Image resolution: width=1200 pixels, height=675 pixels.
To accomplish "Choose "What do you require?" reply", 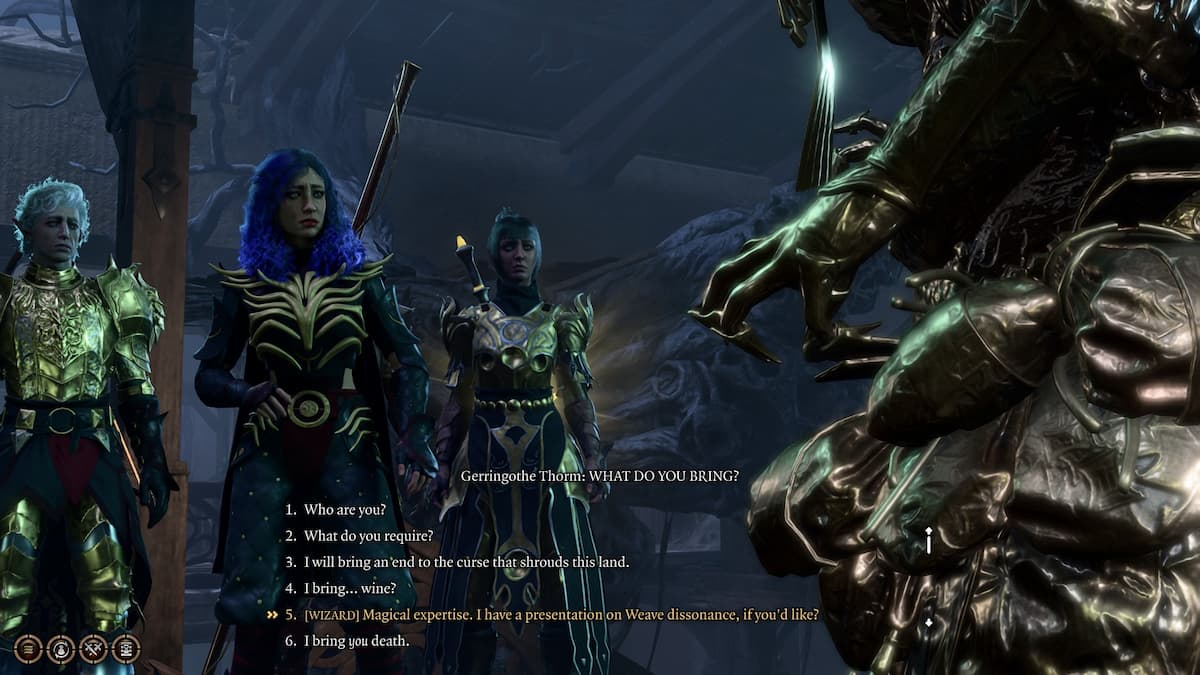I will [368, 536].
